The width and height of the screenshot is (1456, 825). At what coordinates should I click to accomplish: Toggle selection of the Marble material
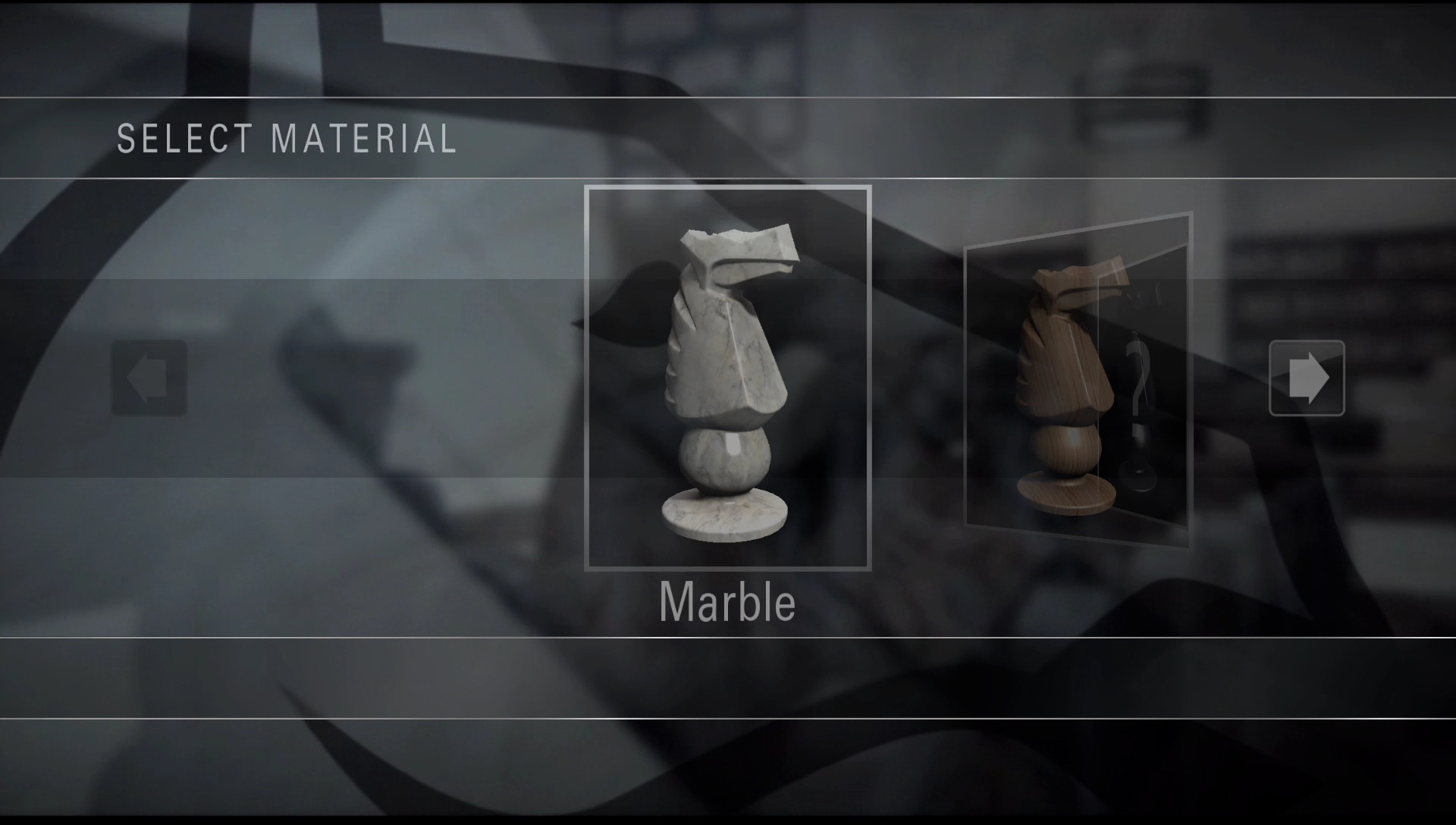725,372
